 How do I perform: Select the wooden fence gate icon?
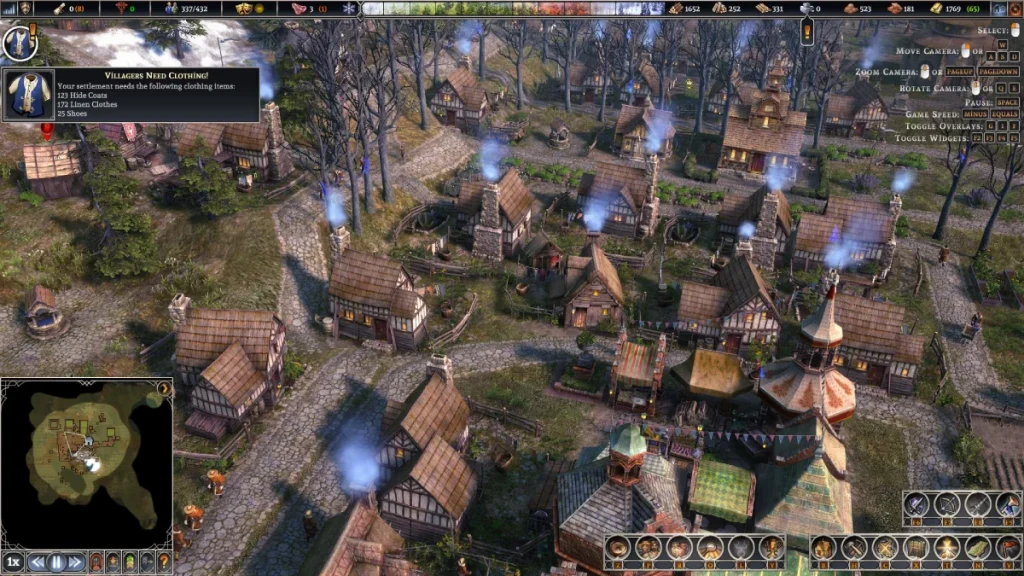click(x=915, y=547)
